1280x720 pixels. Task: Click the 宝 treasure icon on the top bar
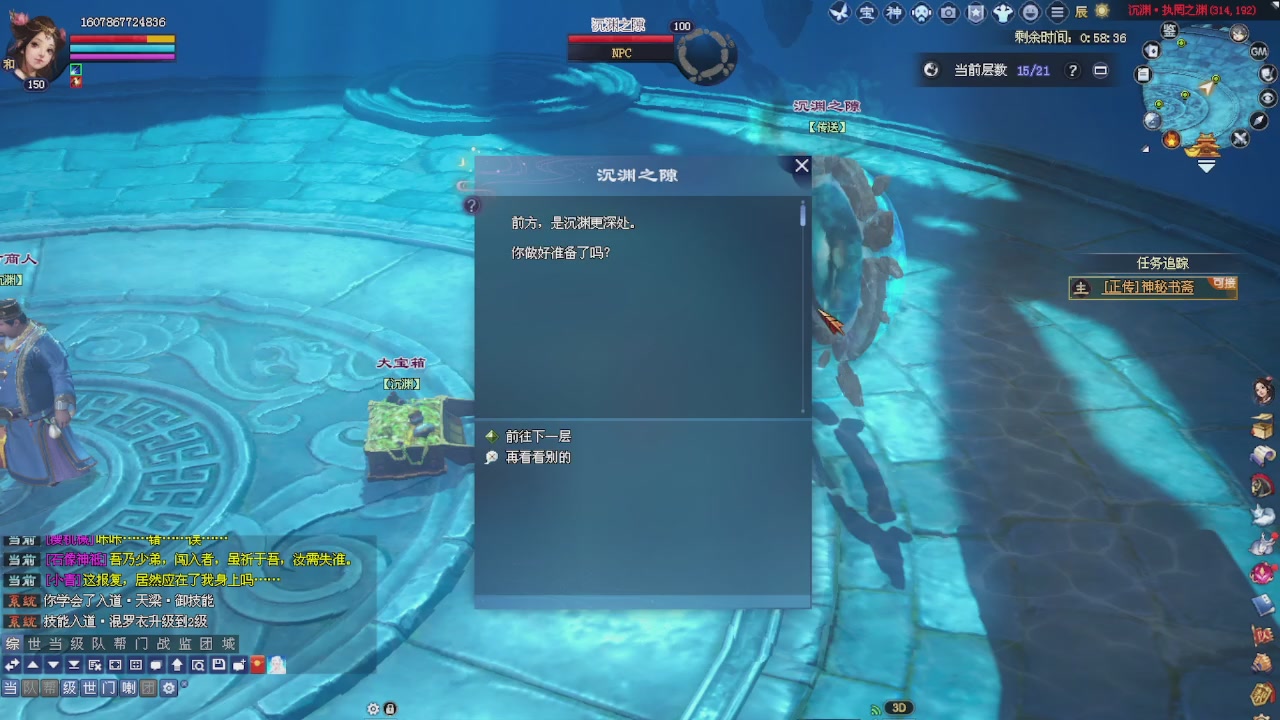868,13
